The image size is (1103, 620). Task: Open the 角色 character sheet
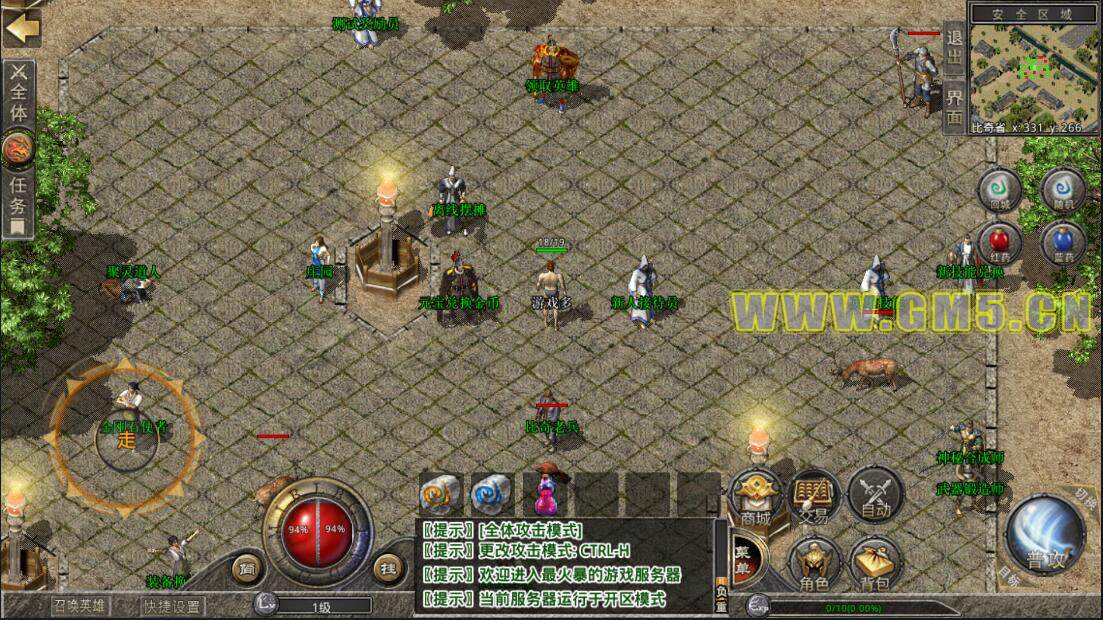coord(814,564)
